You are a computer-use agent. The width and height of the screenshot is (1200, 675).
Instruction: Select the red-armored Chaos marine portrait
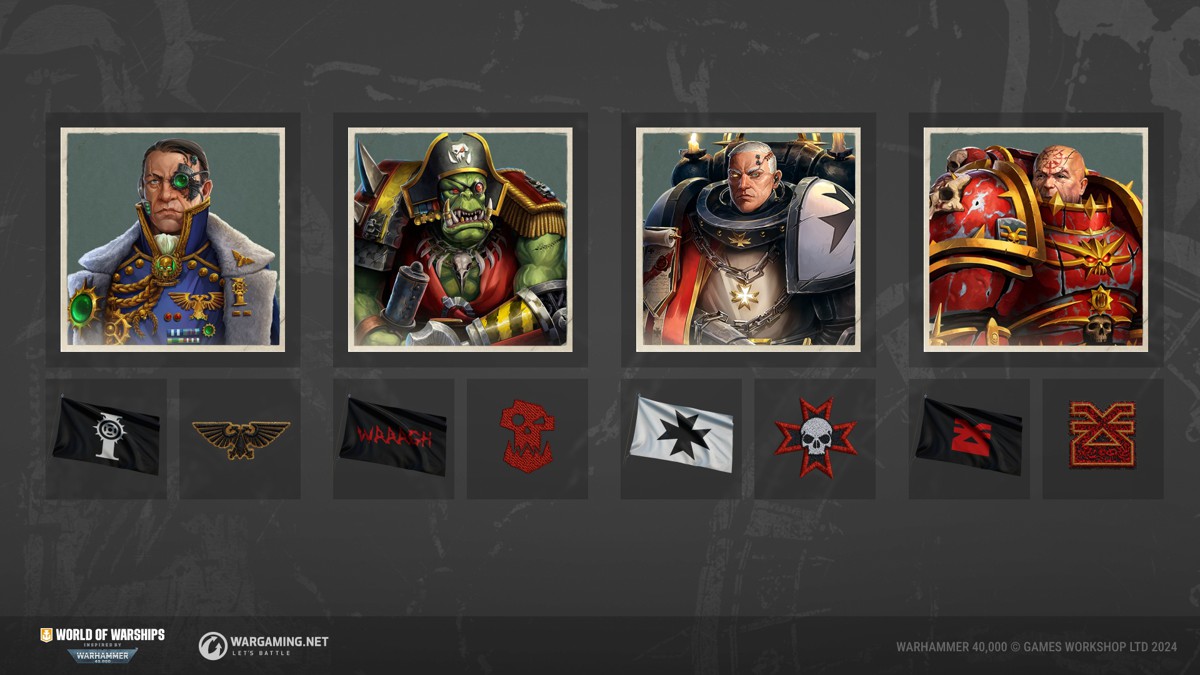[1035, 240]
